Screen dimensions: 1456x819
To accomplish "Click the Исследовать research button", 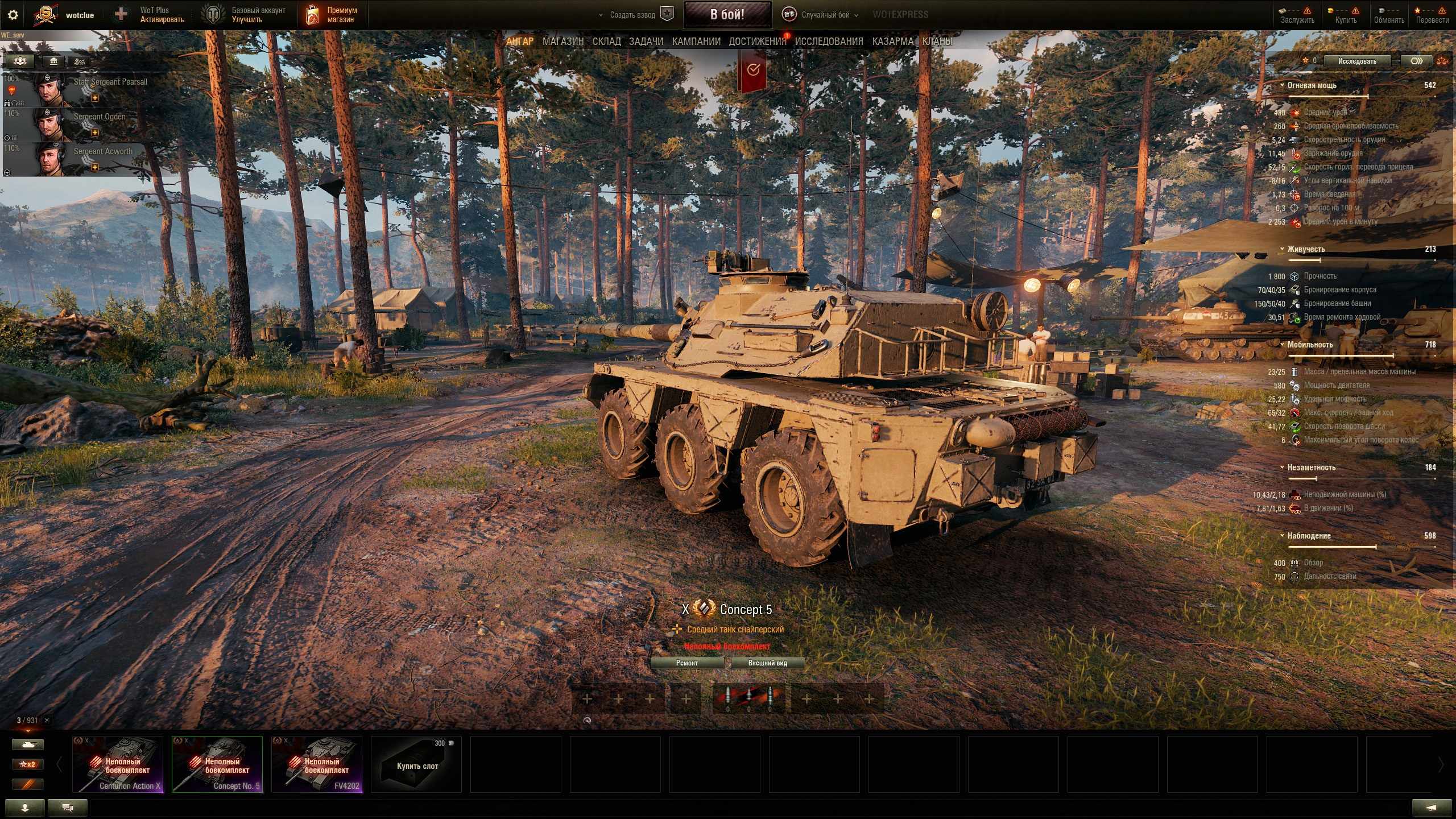I will click(x=1356, y=61).
